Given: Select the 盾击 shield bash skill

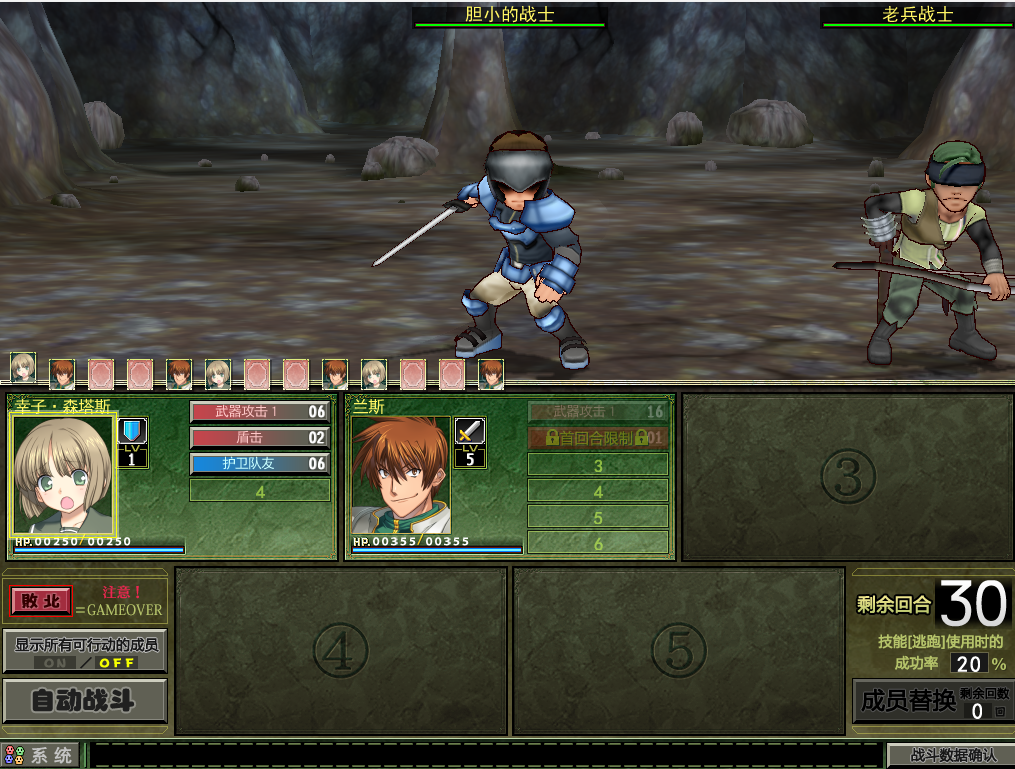Looking at the screenshot, I should pos(259,438).
